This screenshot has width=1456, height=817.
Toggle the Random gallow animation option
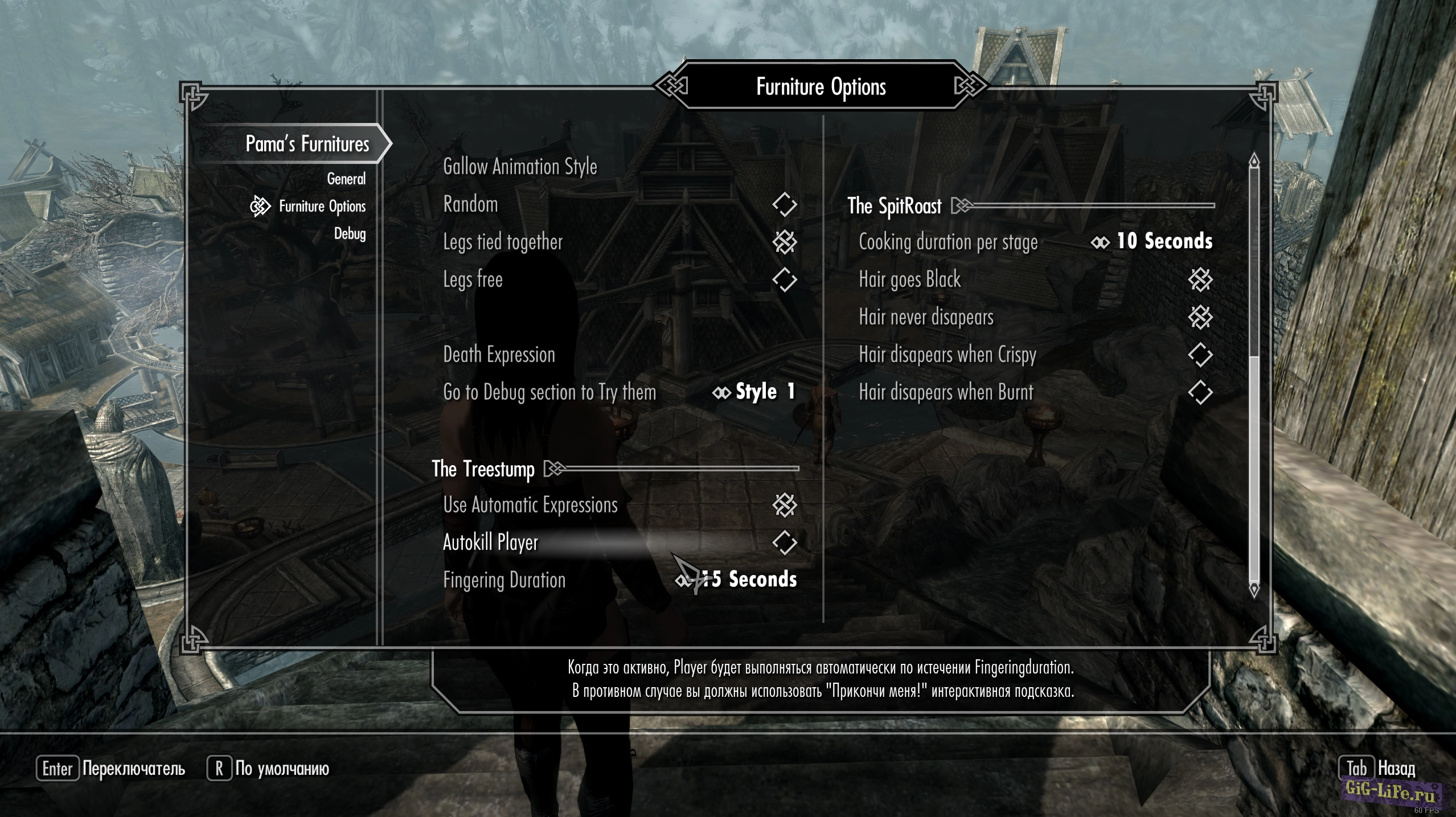tap(784, 204)
